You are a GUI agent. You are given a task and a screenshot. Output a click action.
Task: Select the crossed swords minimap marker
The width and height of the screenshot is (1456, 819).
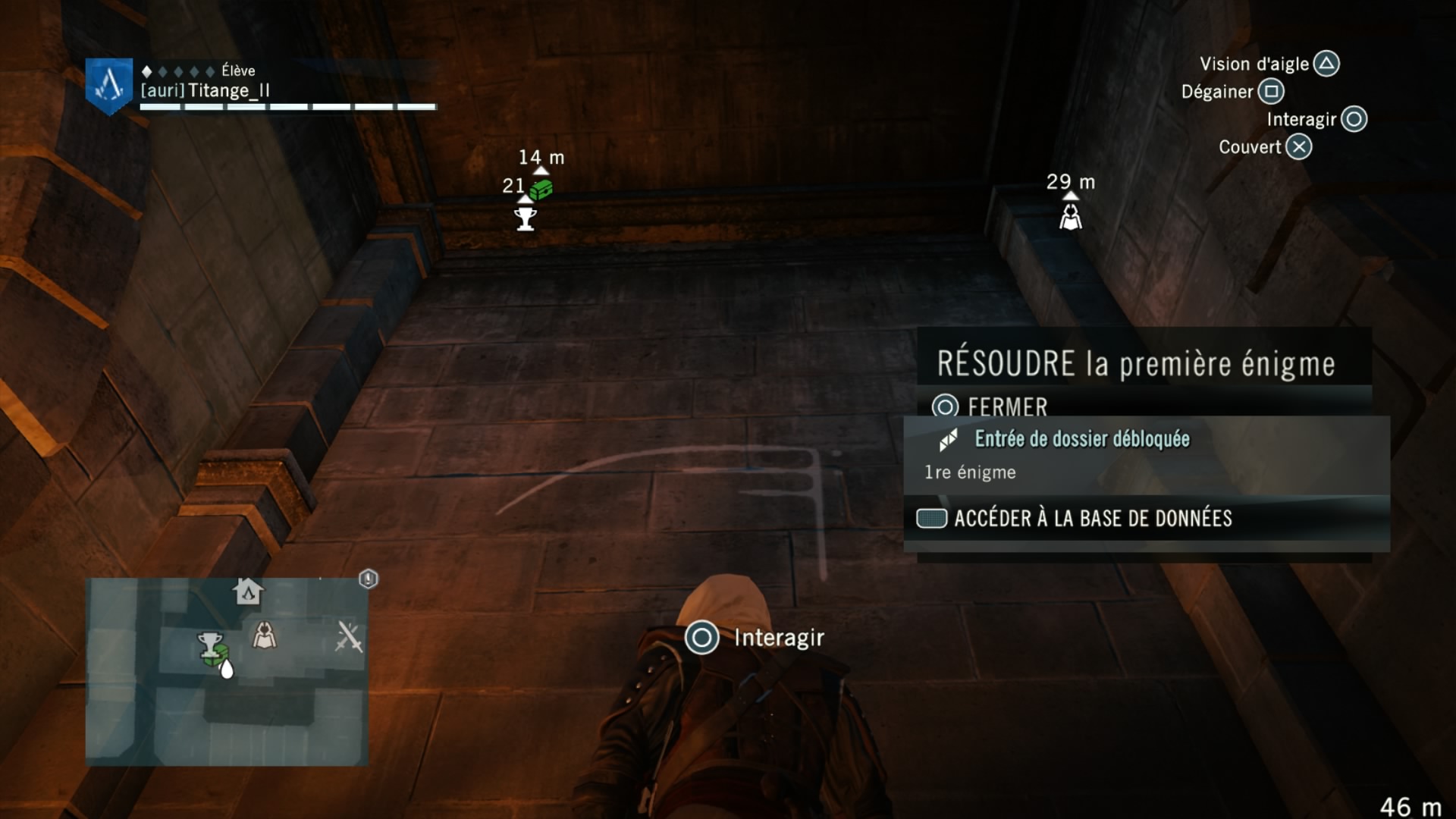[349, 637]
